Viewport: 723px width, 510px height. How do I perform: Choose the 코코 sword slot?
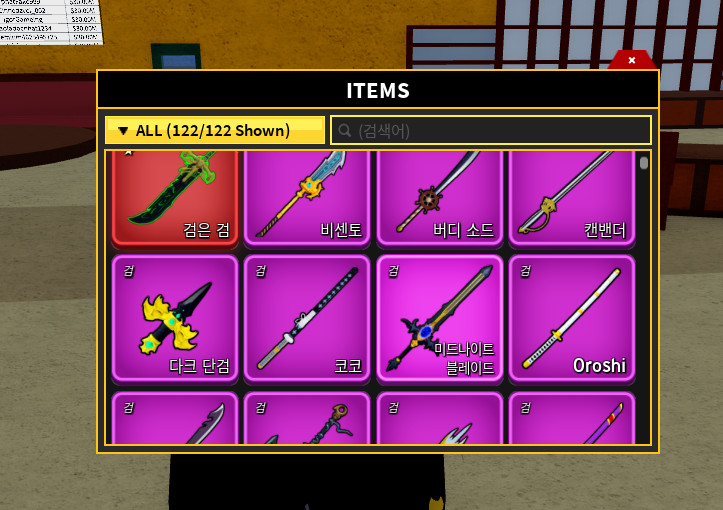[x=307, y=318]
